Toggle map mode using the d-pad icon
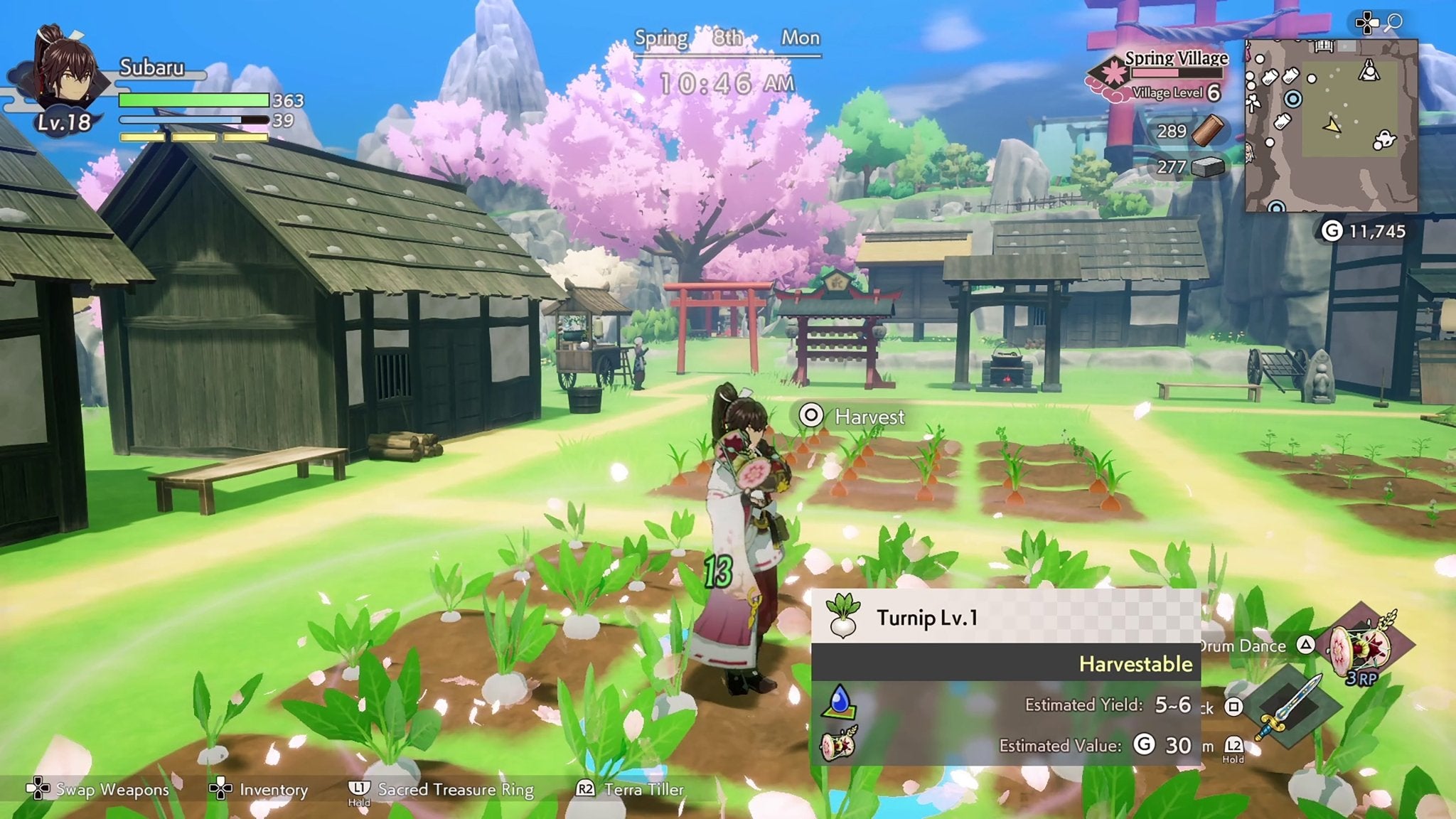 pyautogui.click(x=1367, y=23)
